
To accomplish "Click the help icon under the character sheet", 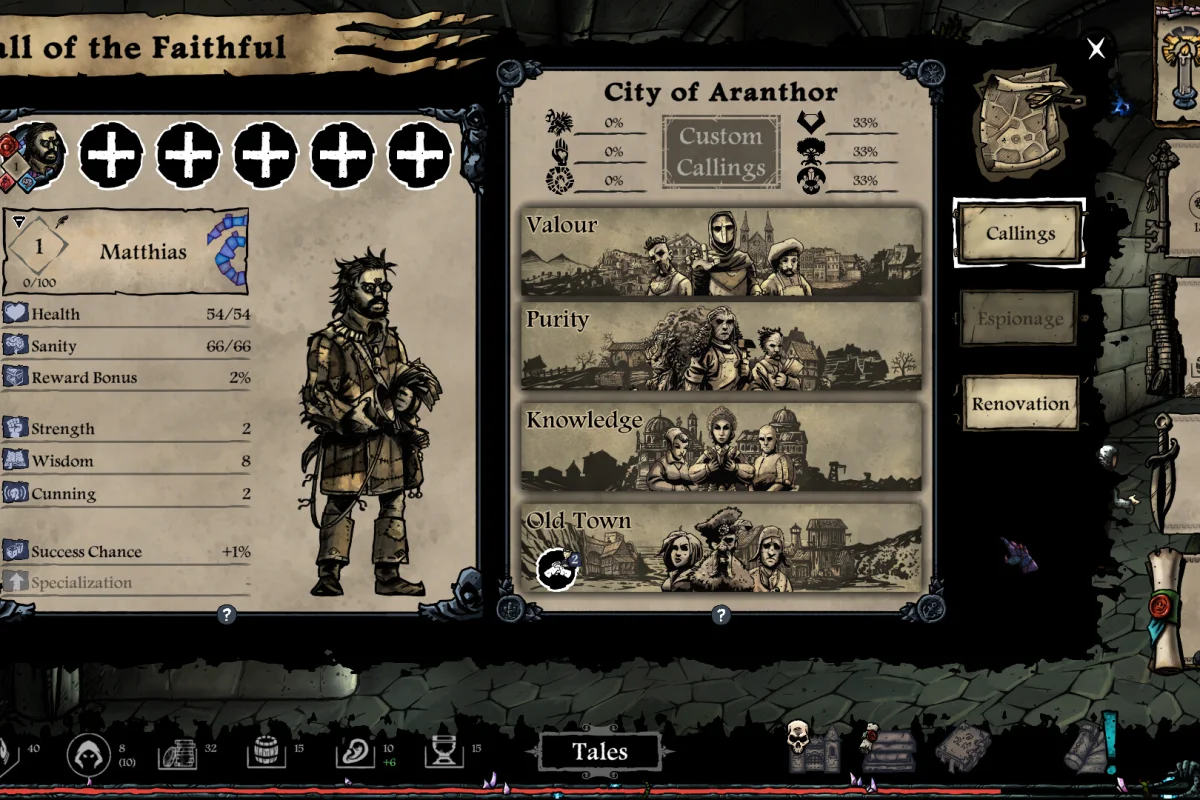I will tap(227, 615).
